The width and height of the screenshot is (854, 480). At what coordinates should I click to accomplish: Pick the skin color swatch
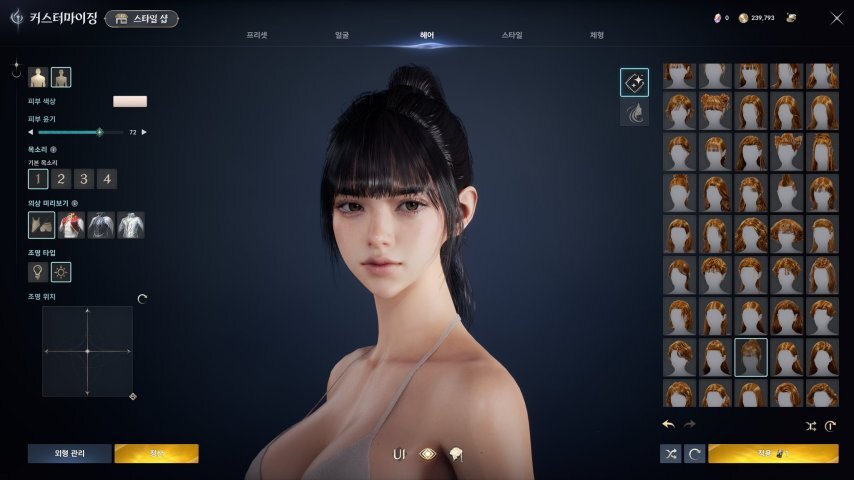point(130,101)
